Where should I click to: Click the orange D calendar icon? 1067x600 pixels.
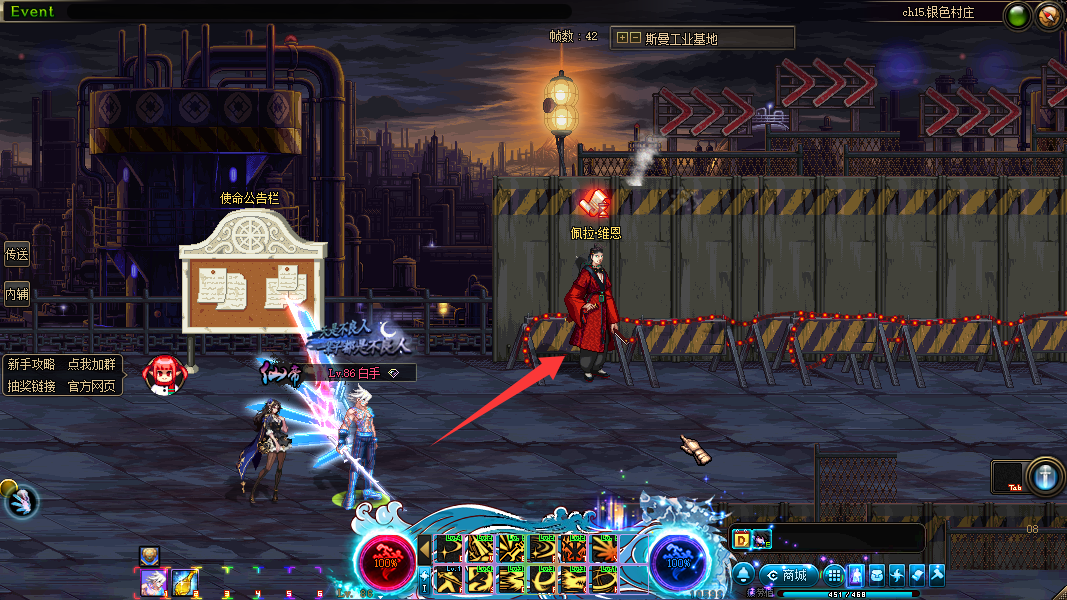point(742,540)
